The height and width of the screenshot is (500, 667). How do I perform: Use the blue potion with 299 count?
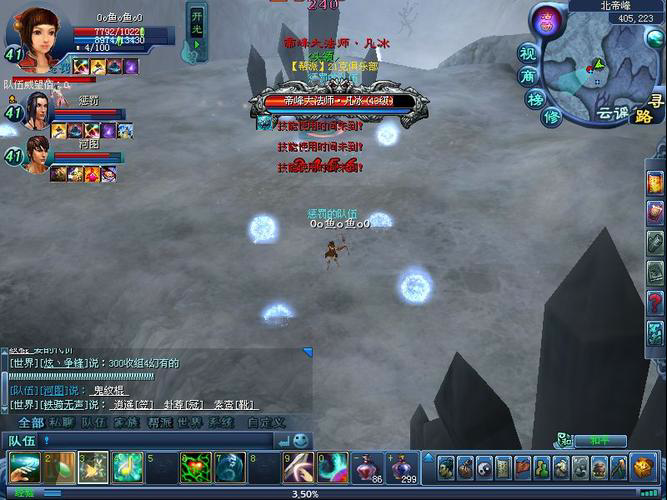pos(402,467)
